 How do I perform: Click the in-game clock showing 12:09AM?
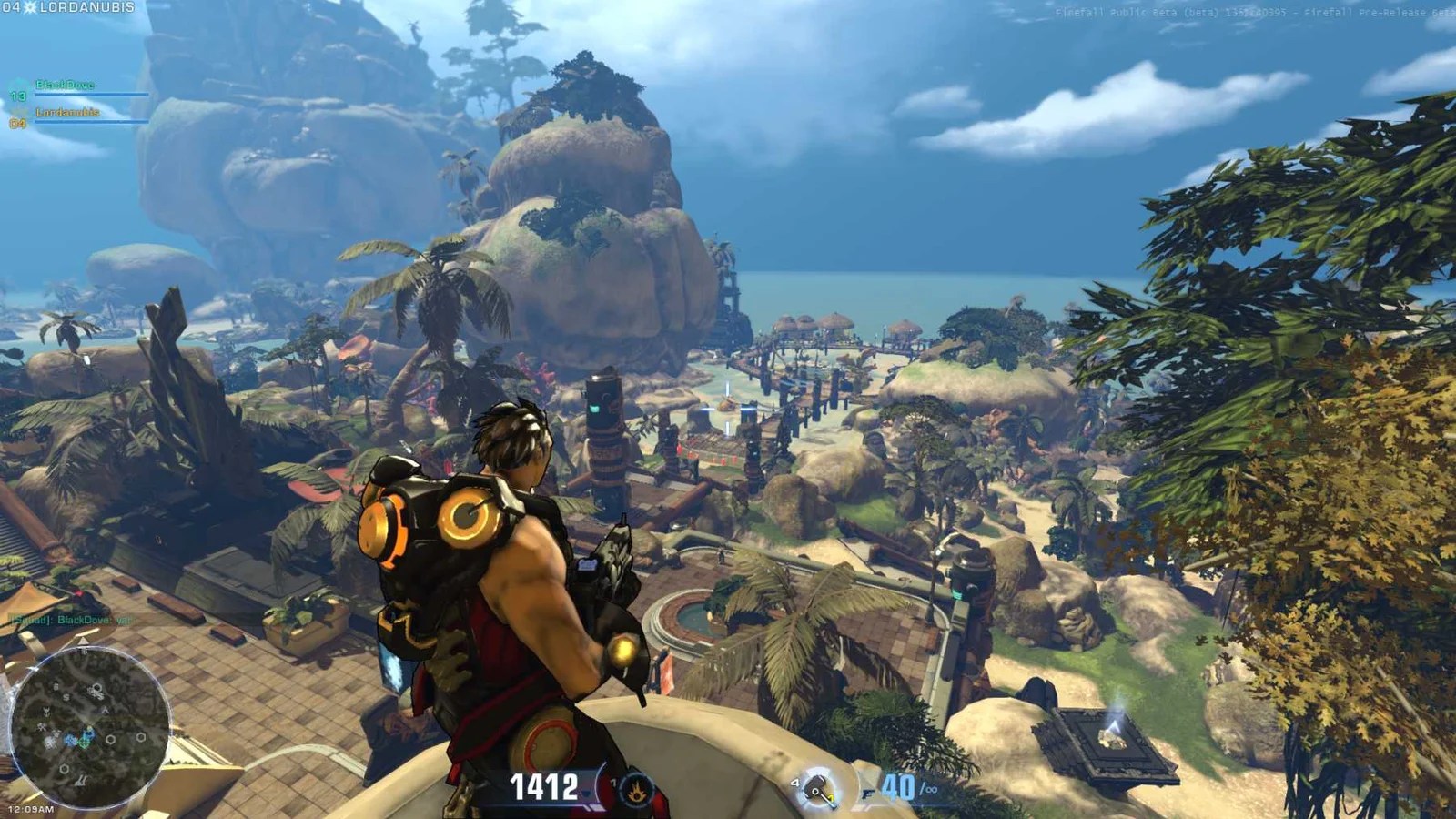point(30,809)
